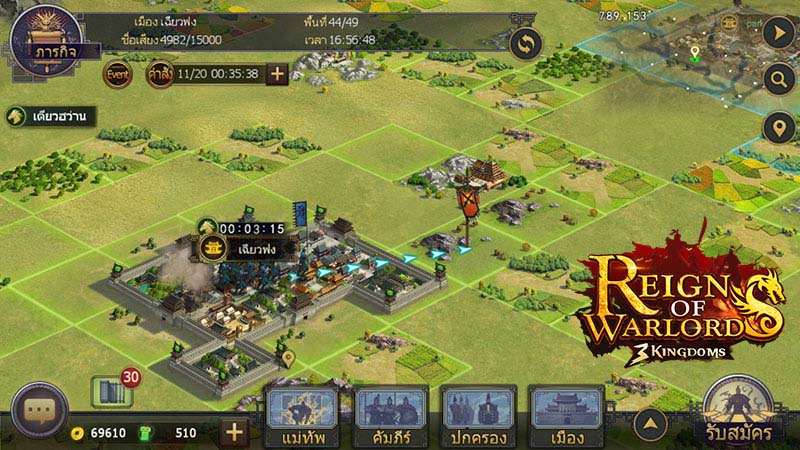This screenshot has width=800, height=450.
Task: Tap the round คำสั่ง order icon
Action: (x=160, y=74)
